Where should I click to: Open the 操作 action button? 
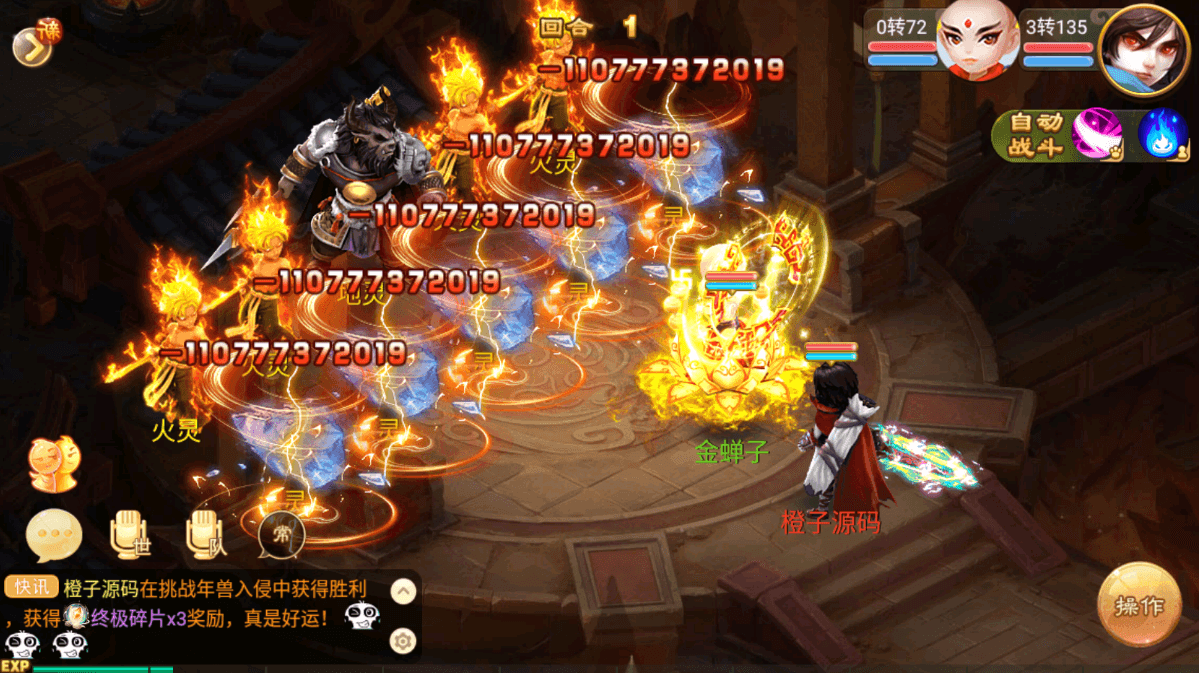[x=1138, y=605]
